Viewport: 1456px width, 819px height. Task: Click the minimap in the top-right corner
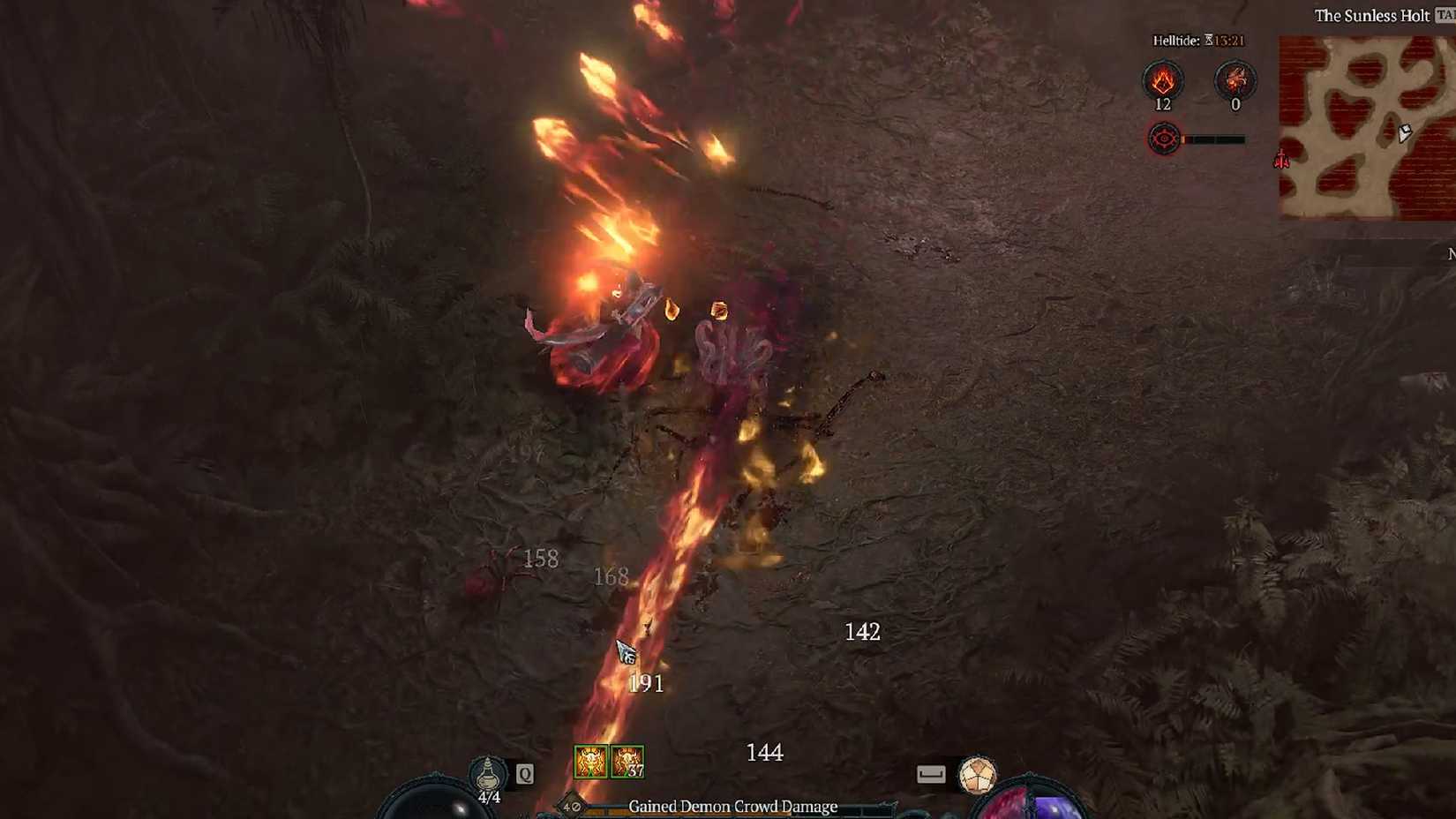coord(1363,124)
